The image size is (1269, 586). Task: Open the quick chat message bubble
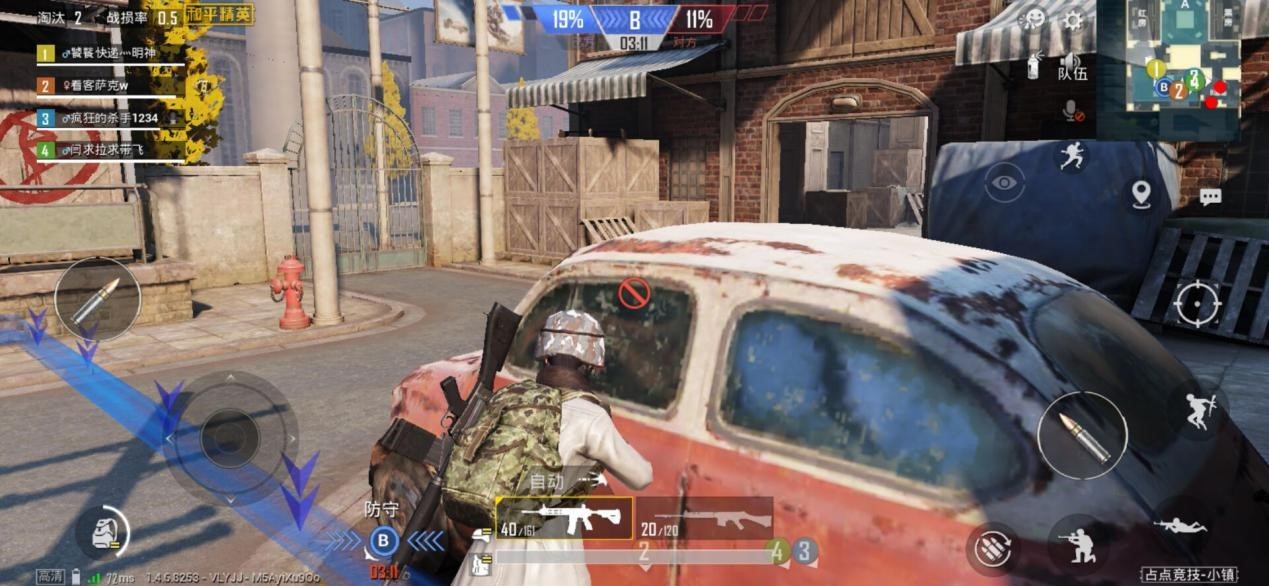(1210, 197)
